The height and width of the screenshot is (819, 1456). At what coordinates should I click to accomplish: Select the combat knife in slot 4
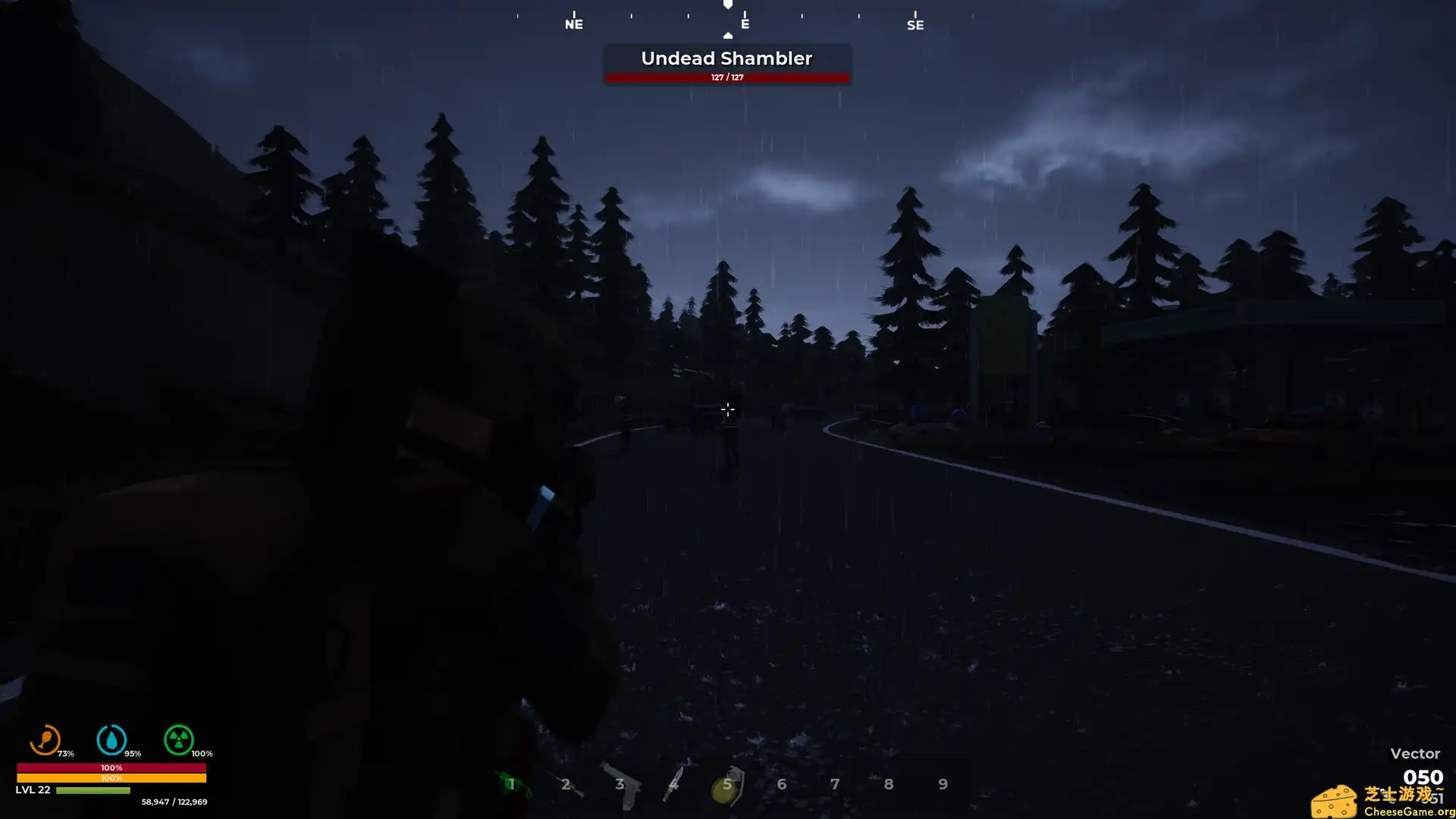click(673, 783)
